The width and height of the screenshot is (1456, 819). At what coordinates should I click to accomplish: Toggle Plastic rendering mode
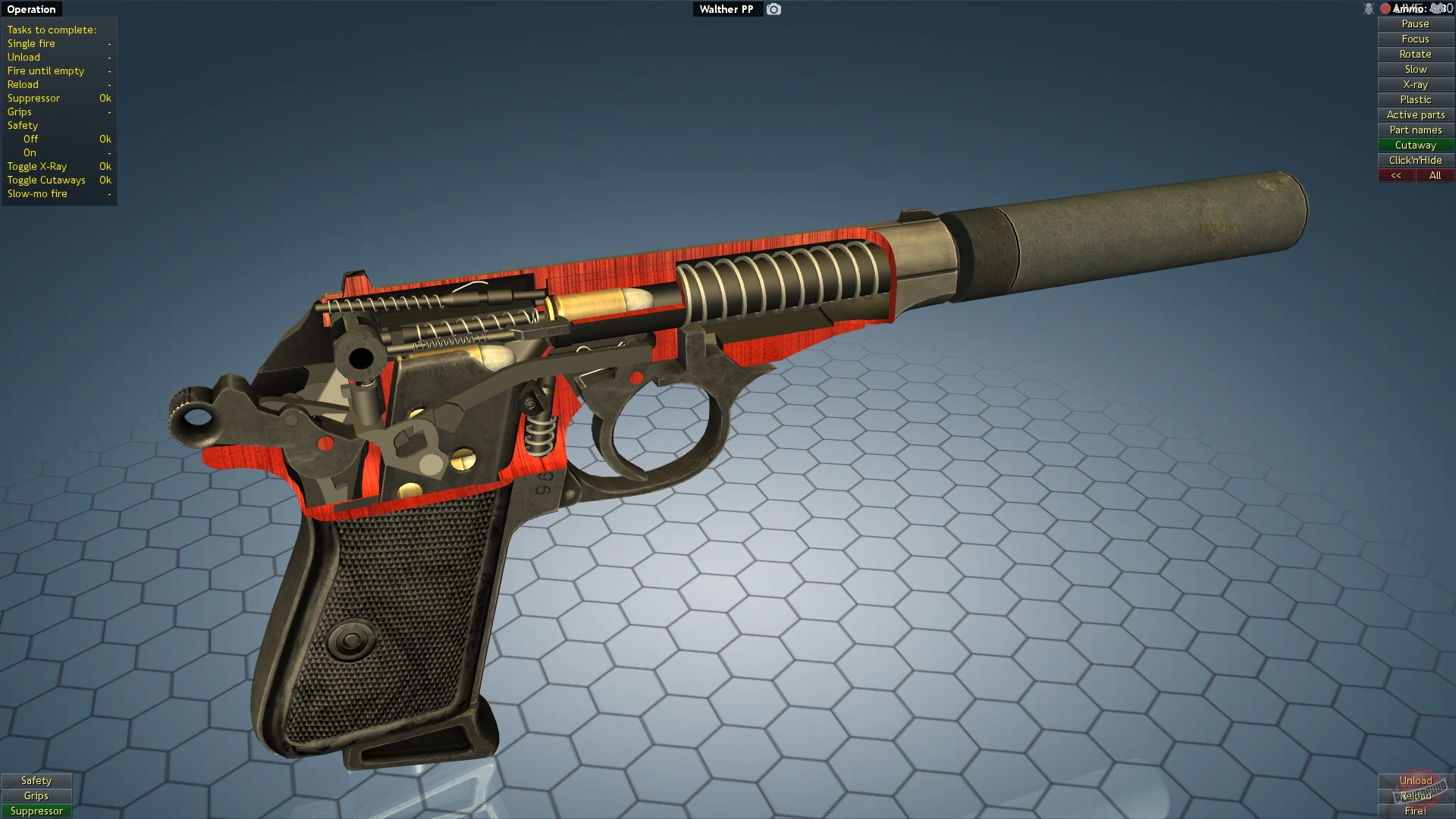(x=1414, y=99)
